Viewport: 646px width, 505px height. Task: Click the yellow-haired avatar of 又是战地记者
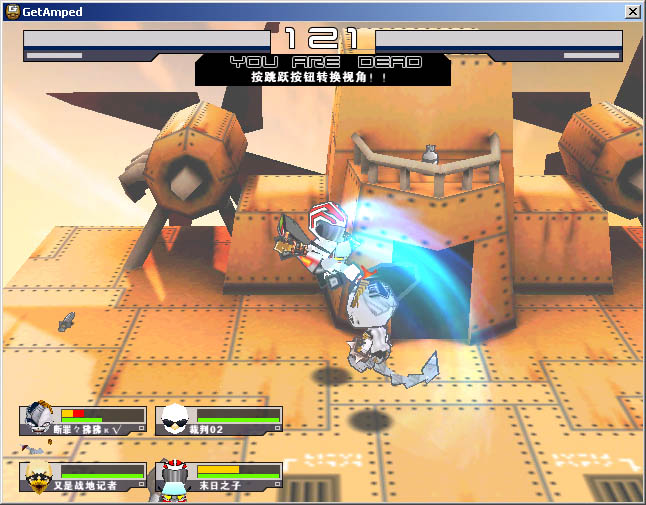pyautogui.click(x=39, y=477)
